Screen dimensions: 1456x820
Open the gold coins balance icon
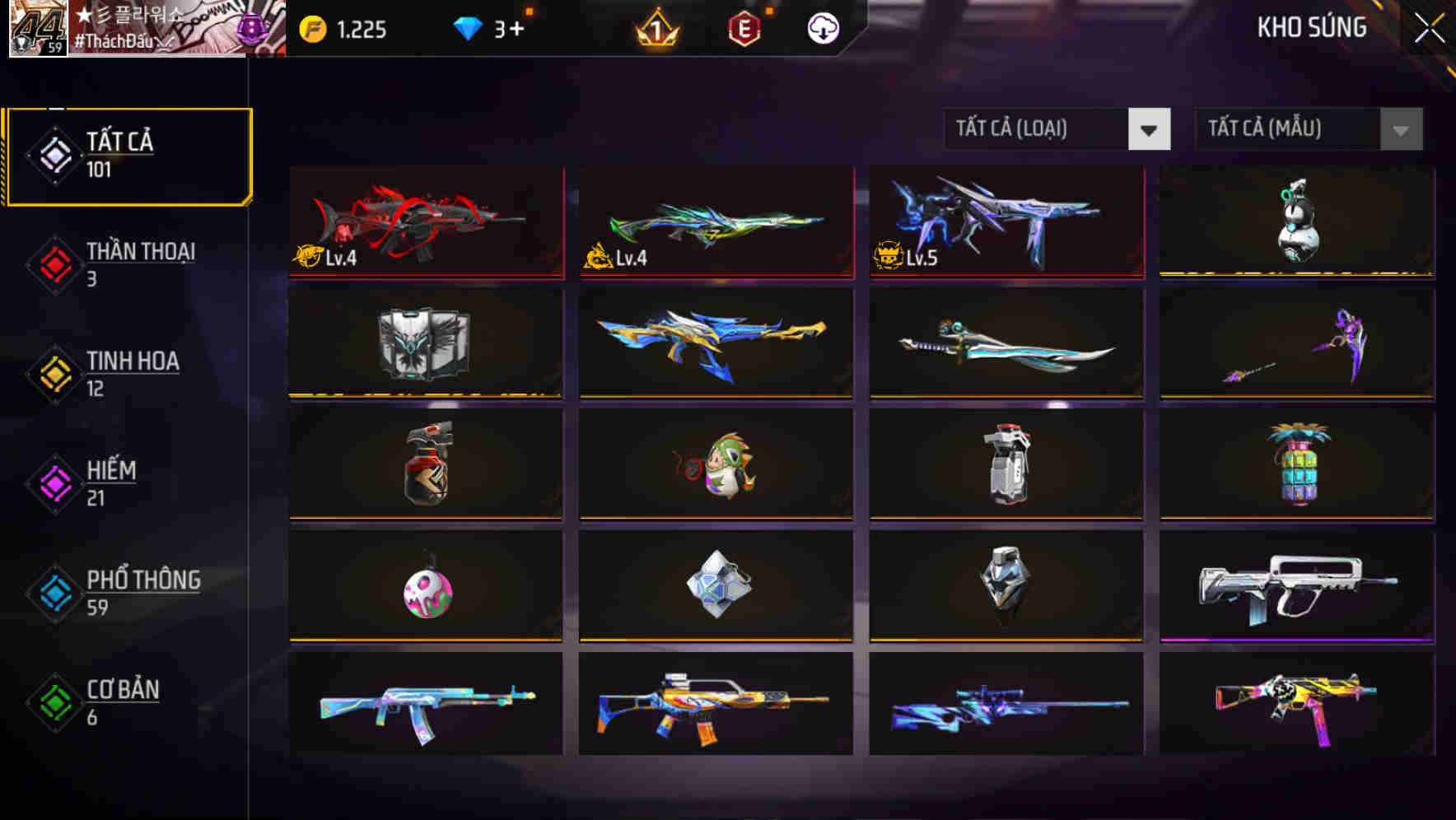click(311, 27)
